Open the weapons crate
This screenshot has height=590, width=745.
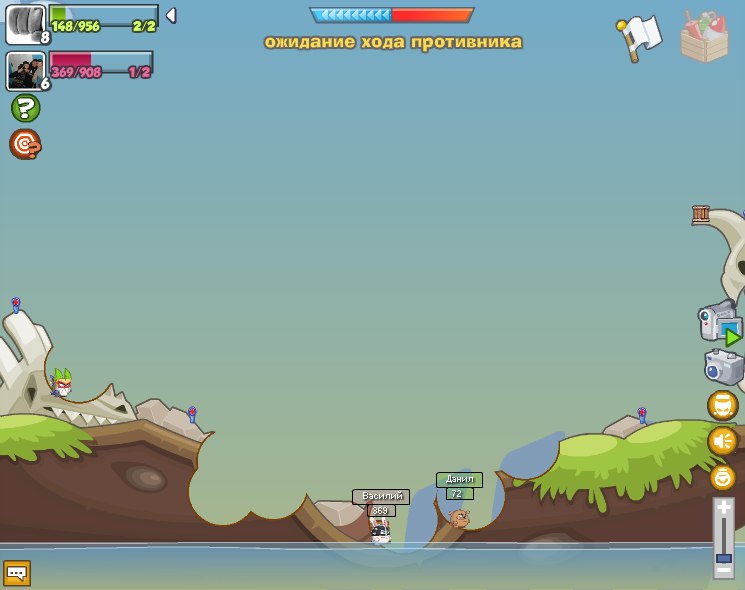(704, 38)
